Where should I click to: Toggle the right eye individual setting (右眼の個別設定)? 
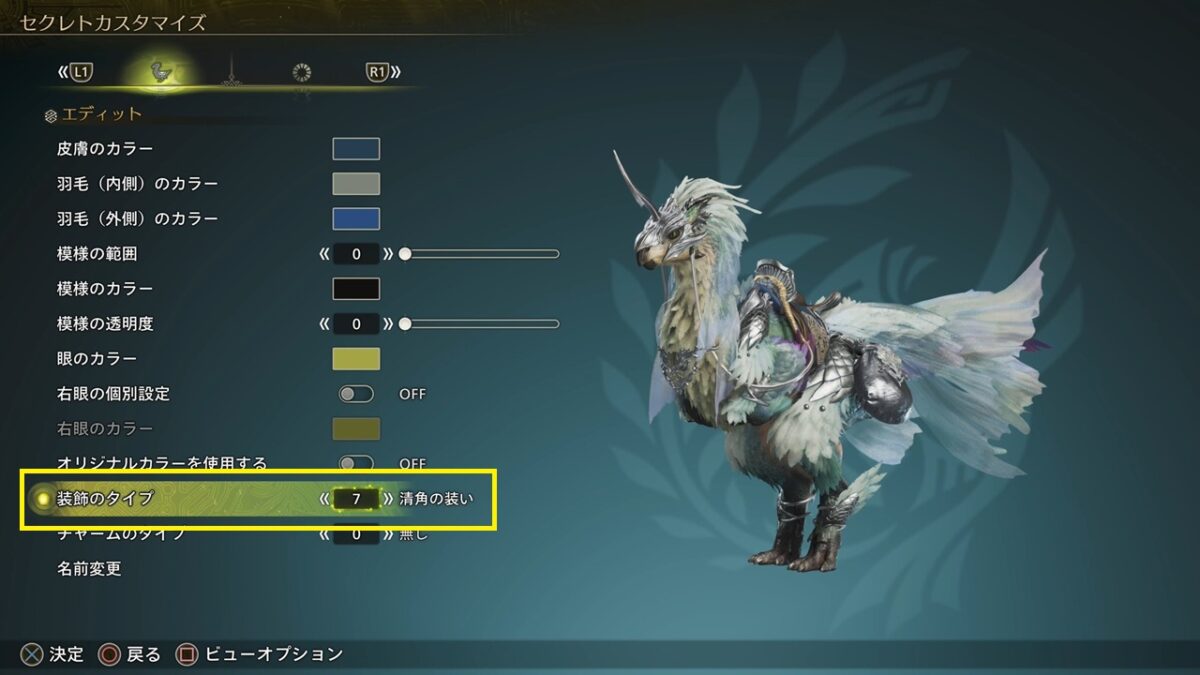356,394
